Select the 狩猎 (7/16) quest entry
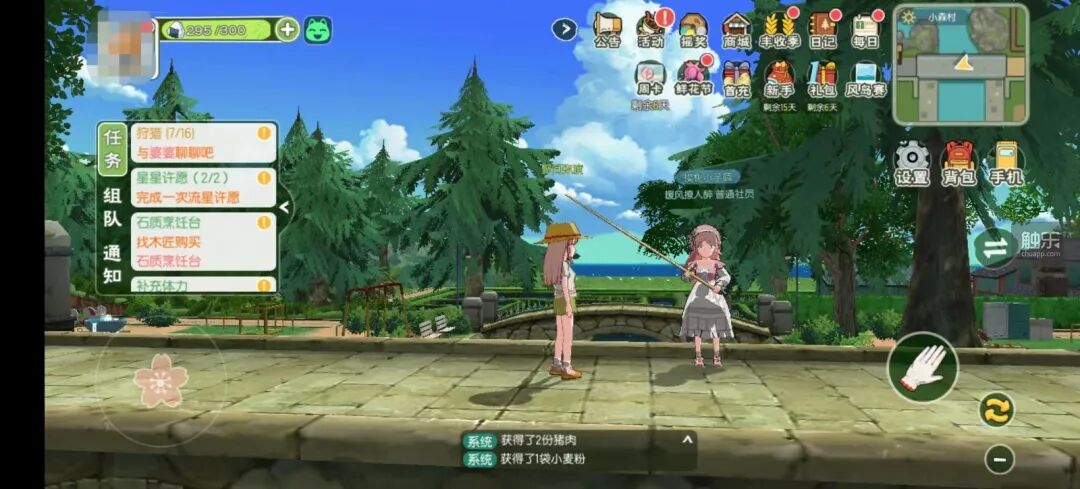 point(203,142)
